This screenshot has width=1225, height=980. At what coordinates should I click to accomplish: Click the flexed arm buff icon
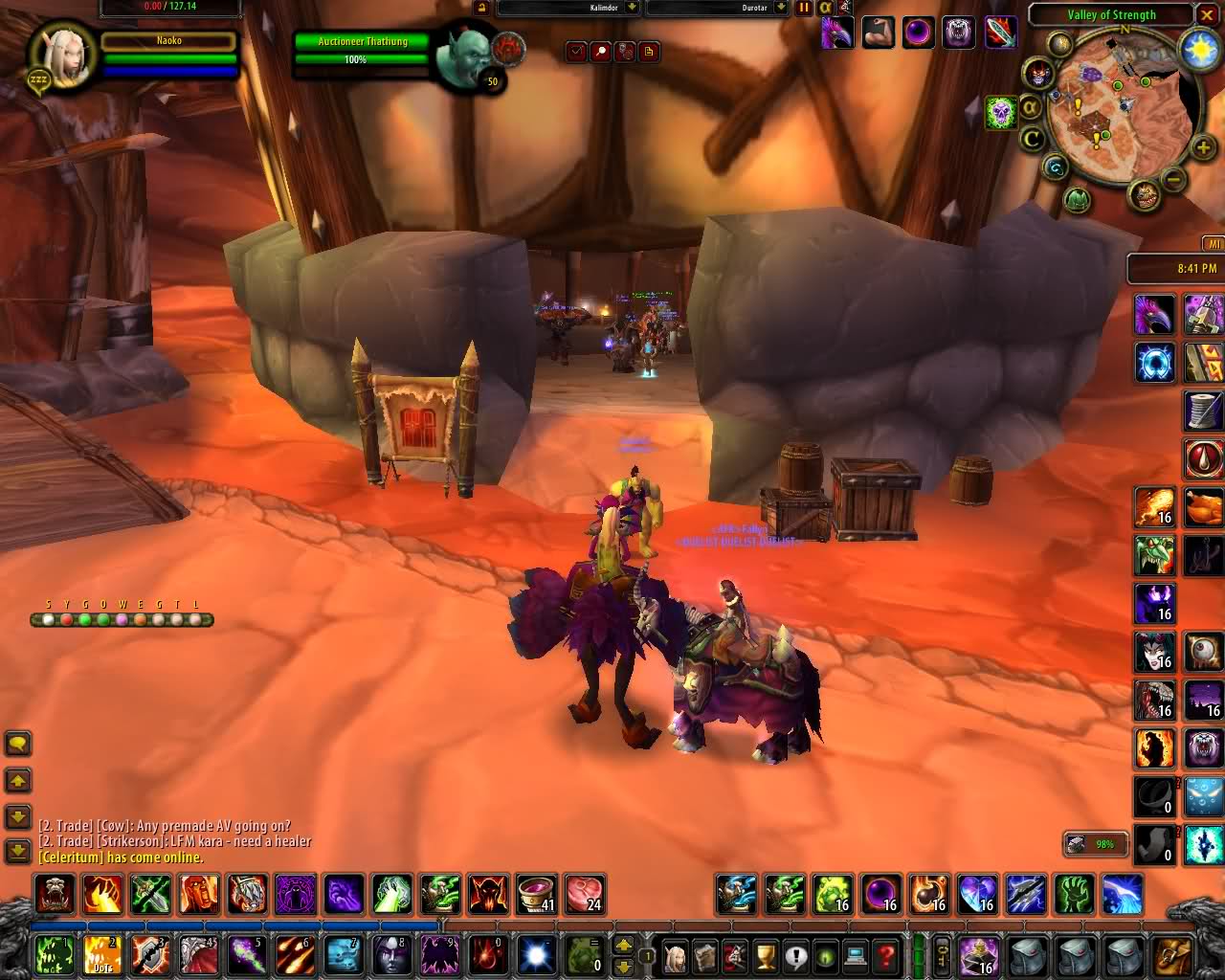[878, 33]
